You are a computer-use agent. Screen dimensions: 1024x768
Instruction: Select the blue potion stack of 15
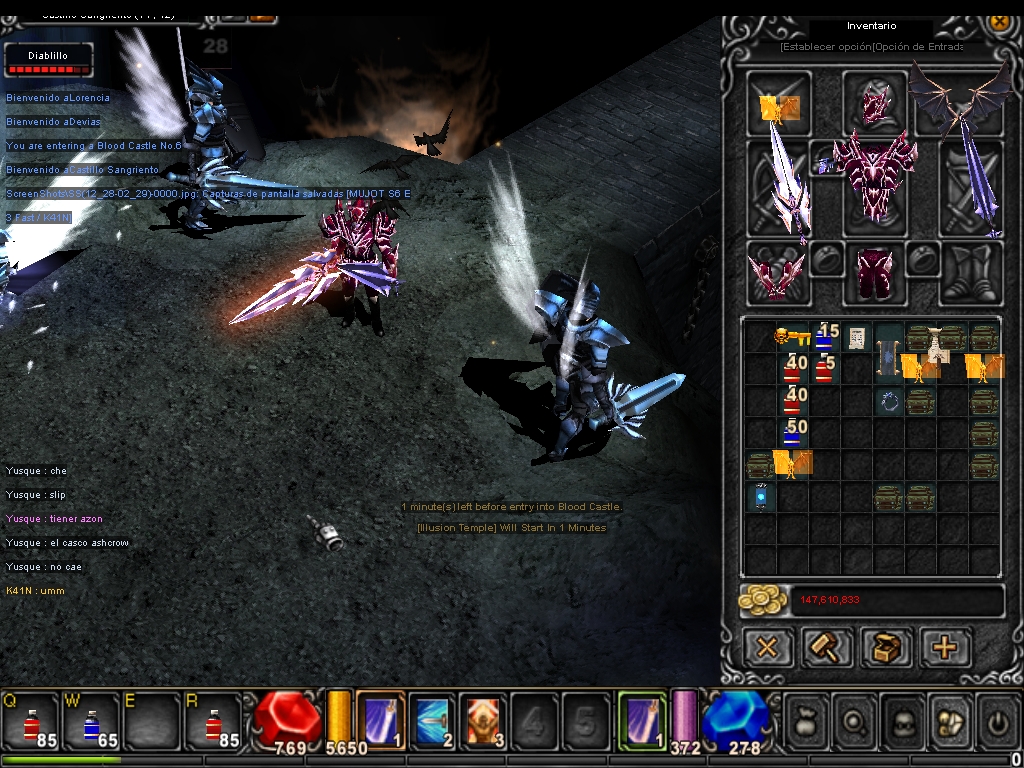coord(824,337)
